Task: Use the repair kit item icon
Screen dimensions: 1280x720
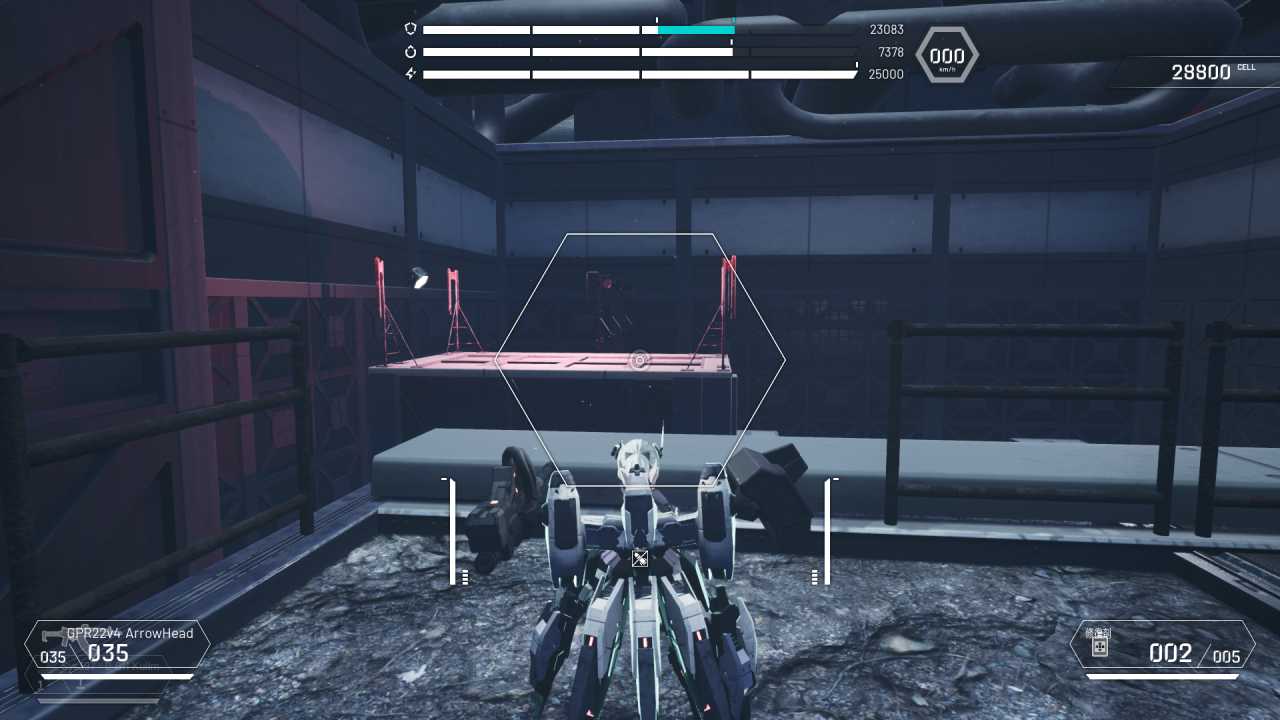Action: click(x=1098, y=644)
